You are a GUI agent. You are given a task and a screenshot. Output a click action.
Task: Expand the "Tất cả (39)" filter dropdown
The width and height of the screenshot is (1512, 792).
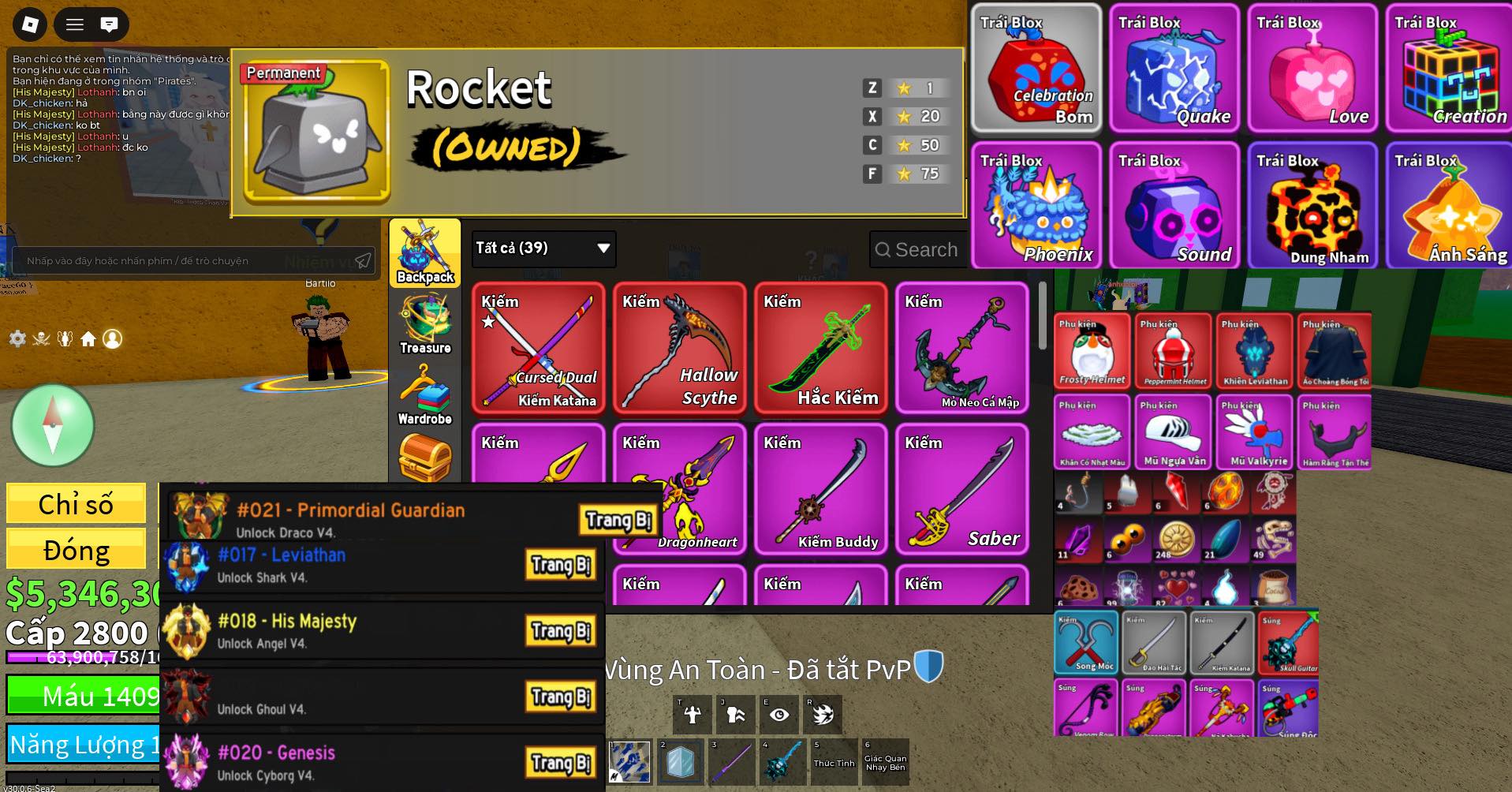543,248
